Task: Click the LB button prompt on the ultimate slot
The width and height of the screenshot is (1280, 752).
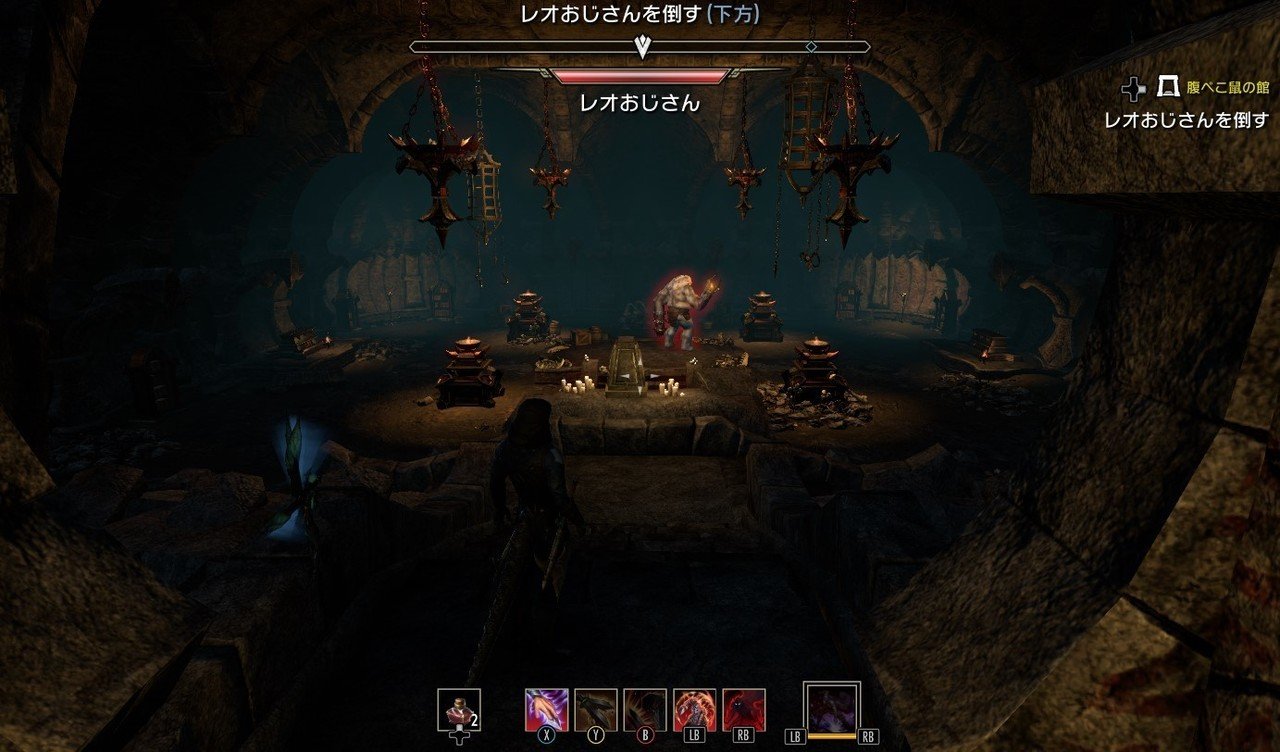Action: click(x=796, y=735)
